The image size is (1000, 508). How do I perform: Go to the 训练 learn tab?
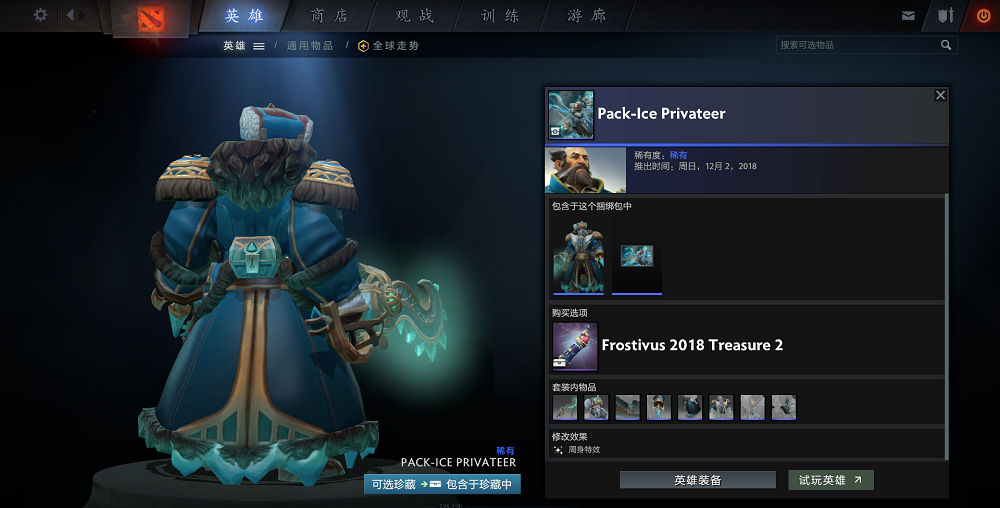501,16
